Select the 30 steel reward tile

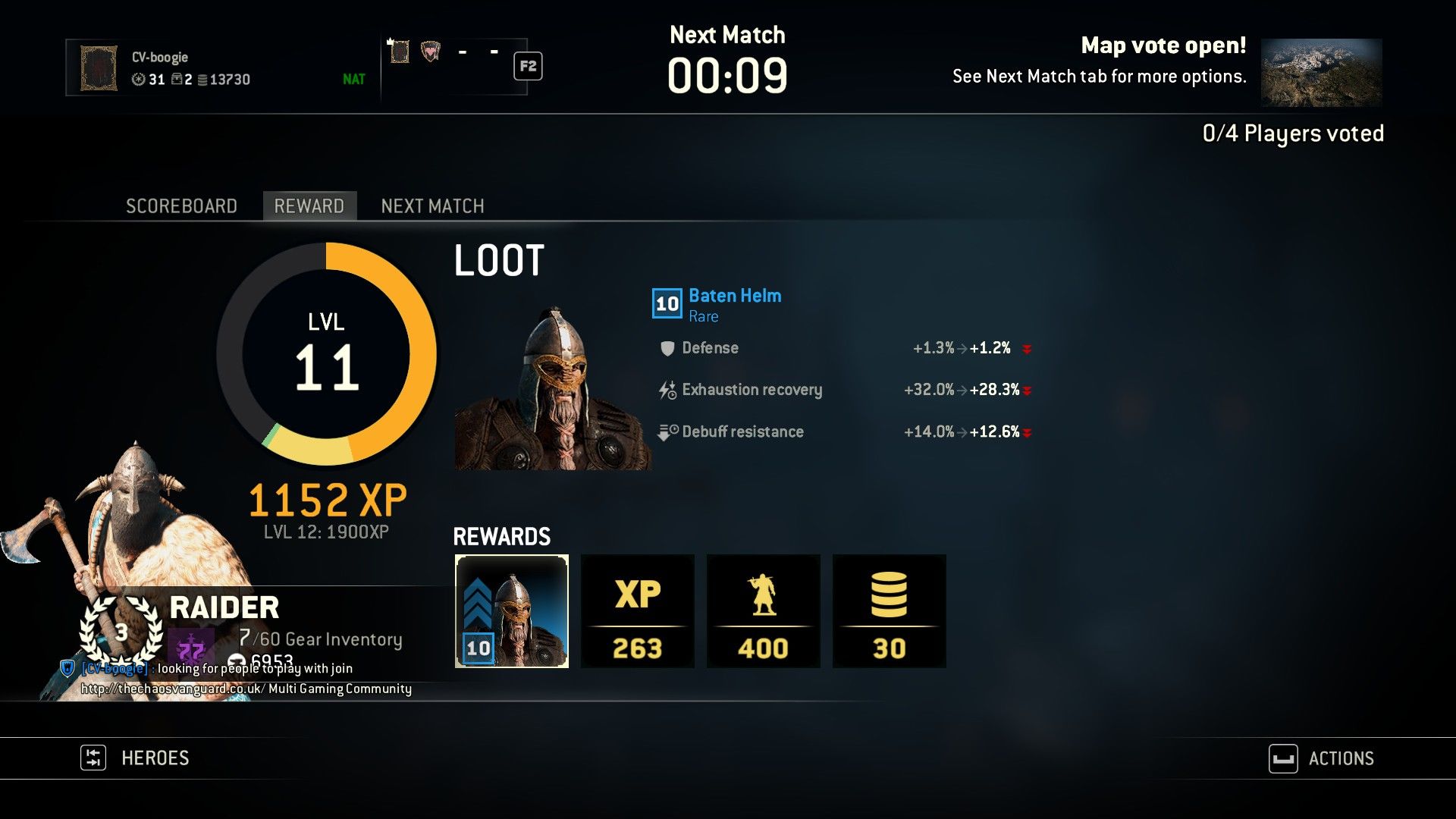890,611
